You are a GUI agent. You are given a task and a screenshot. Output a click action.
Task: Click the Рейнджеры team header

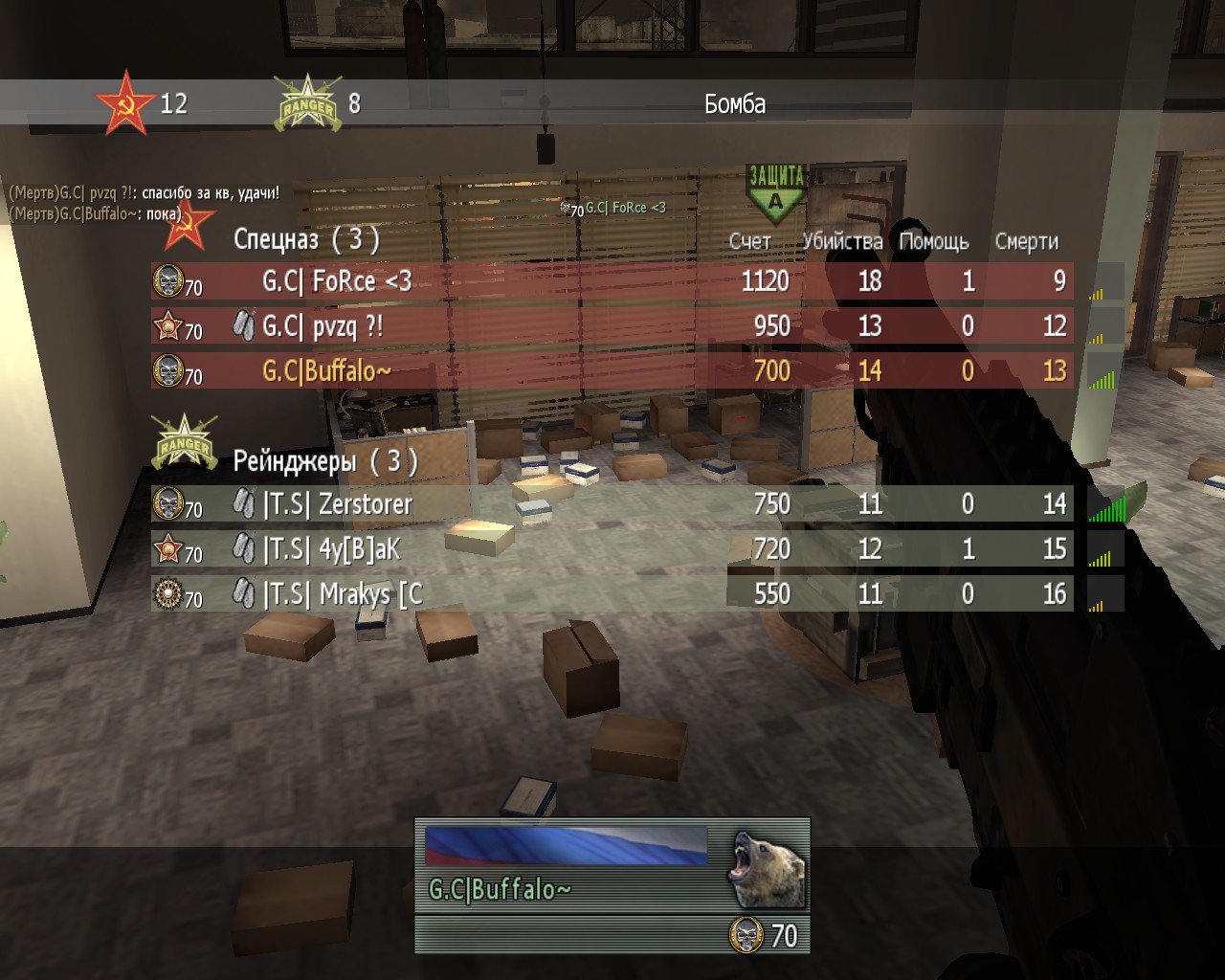325,461
